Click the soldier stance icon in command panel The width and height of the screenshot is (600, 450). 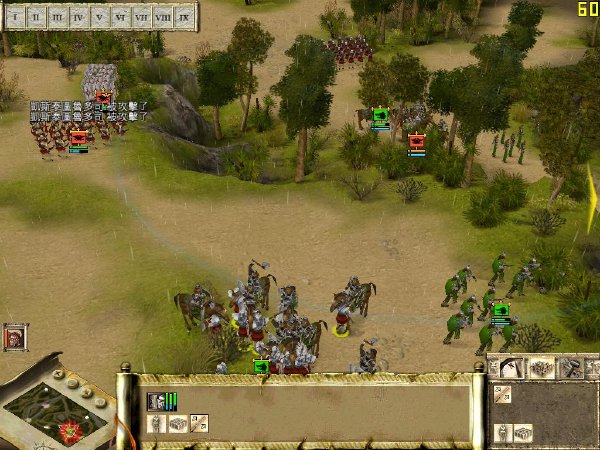(x=503, y=433)
